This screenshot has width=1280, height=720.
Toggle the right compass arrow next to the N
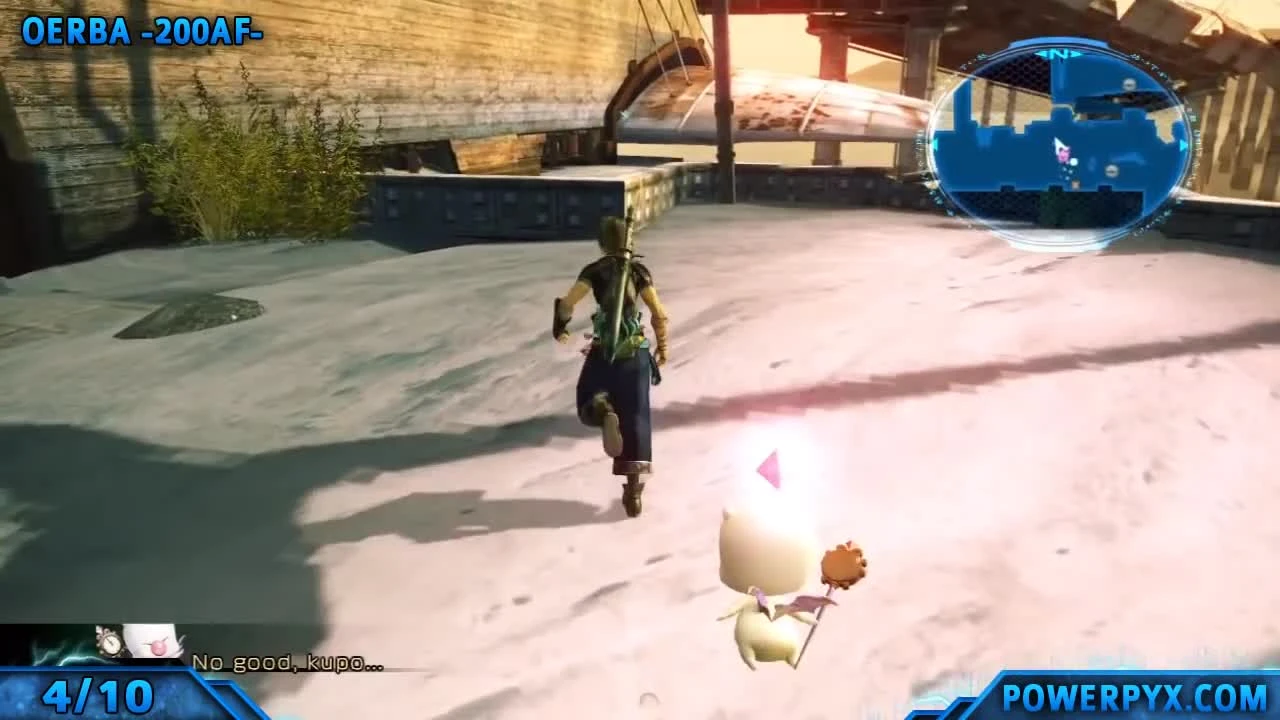[x=1076, y=53]
